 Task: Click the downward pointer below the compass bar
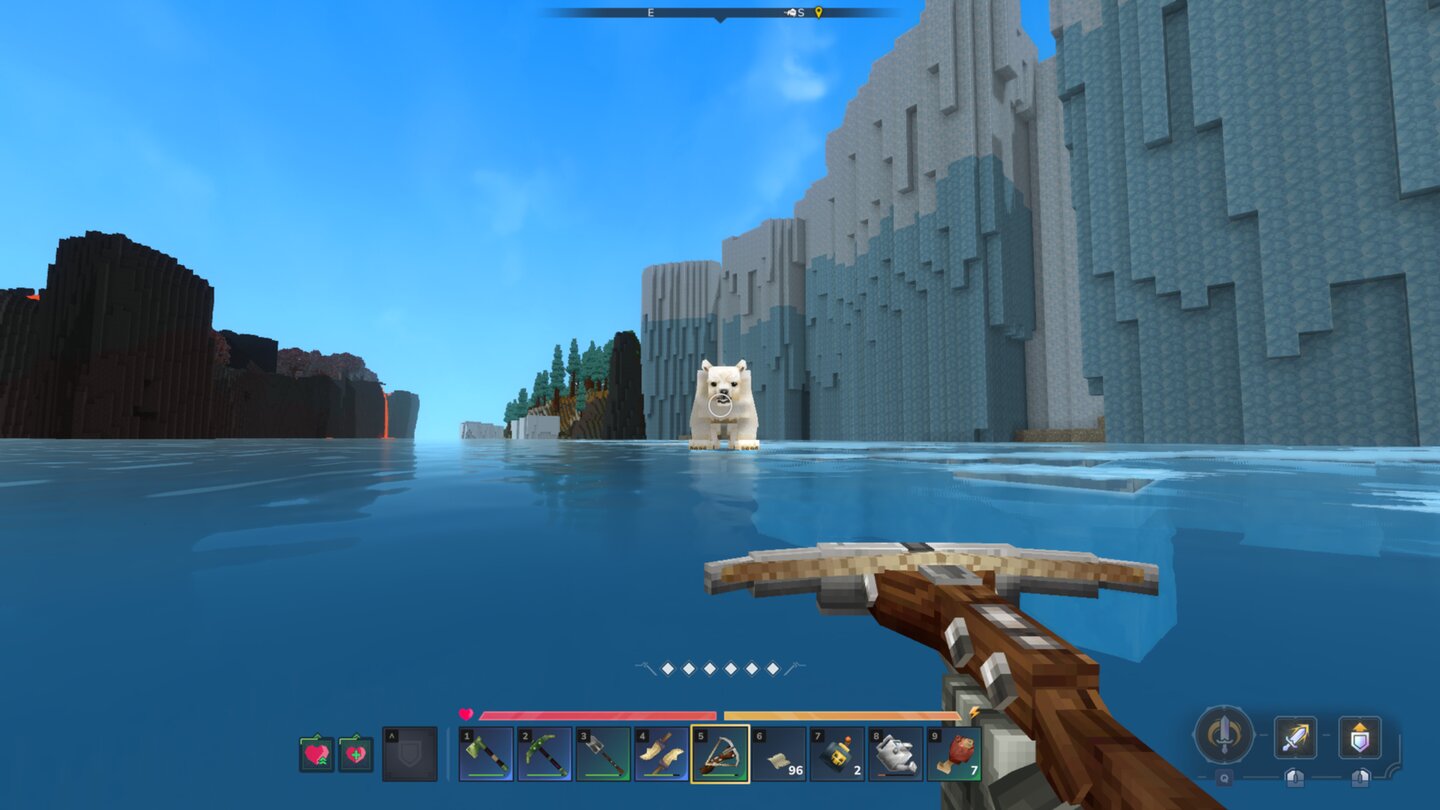tap(720, 20)
